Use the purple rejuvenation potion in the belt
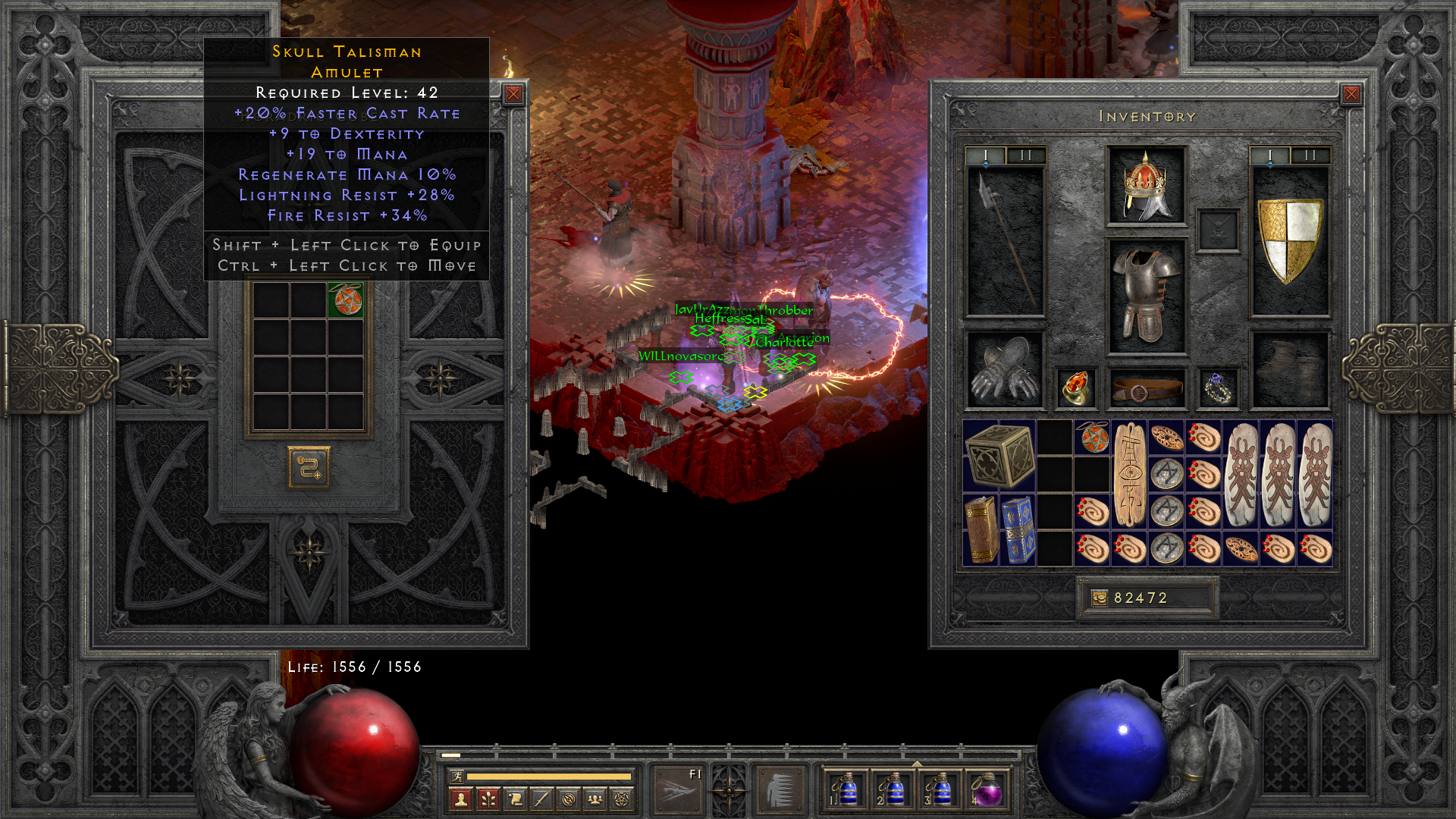1456x819 pixels. (987, 791)
